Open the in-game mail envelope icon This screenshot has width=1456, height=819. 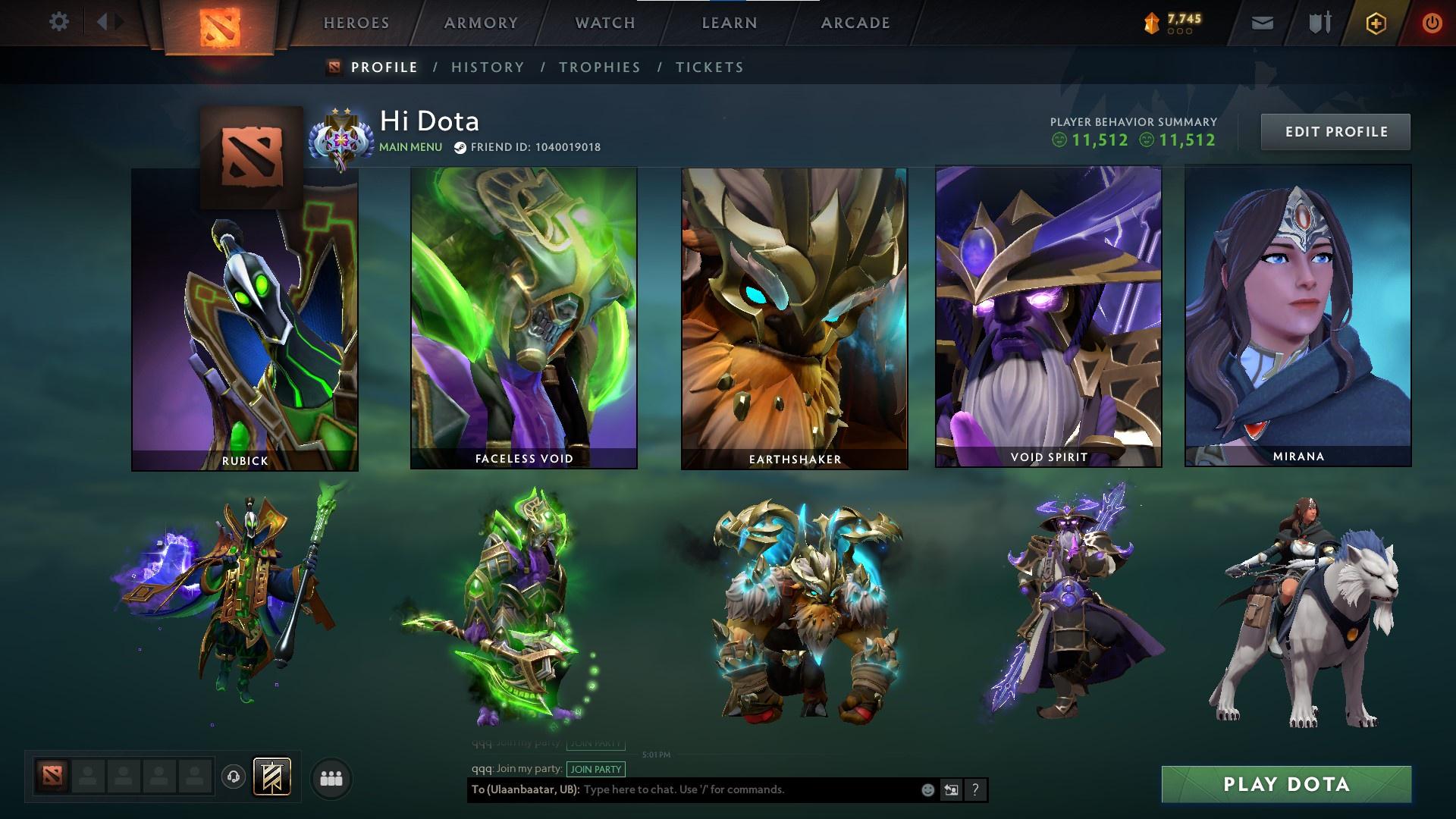1263,21
